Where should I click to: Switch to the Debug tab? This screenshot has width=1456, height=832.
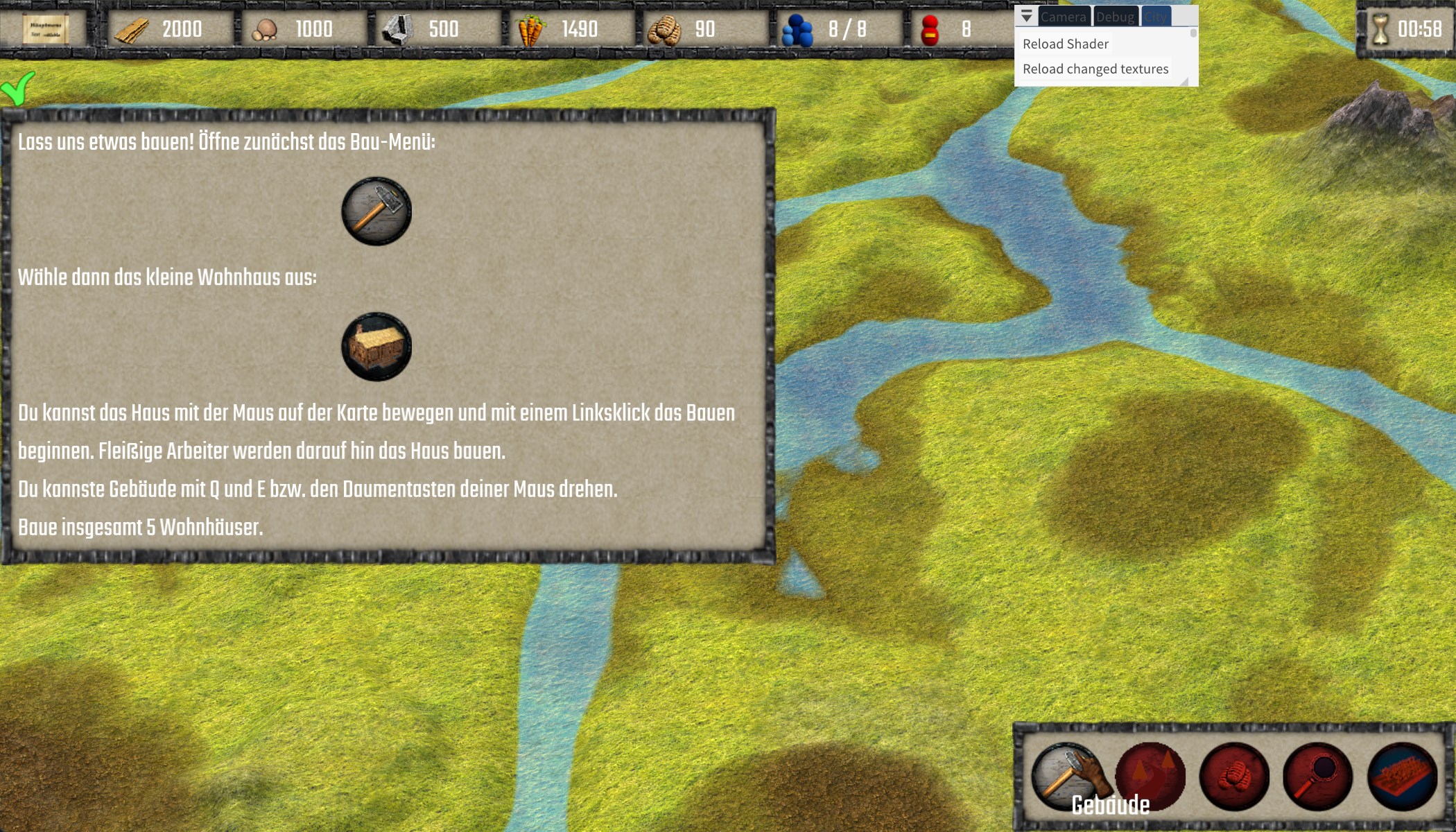1115,17
